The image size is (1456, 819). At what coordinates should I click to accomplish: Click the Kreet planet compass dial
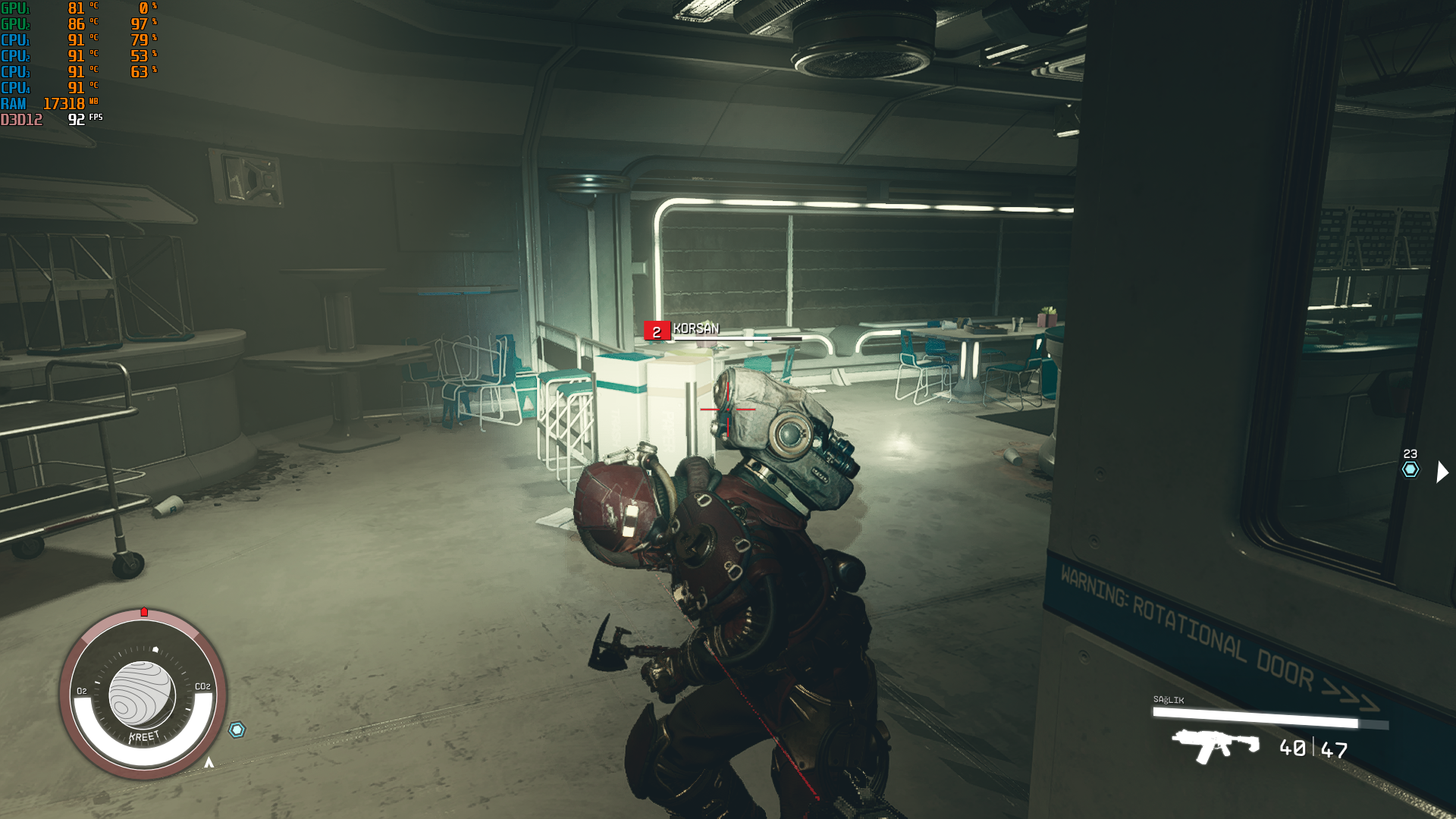coord(143,694)
